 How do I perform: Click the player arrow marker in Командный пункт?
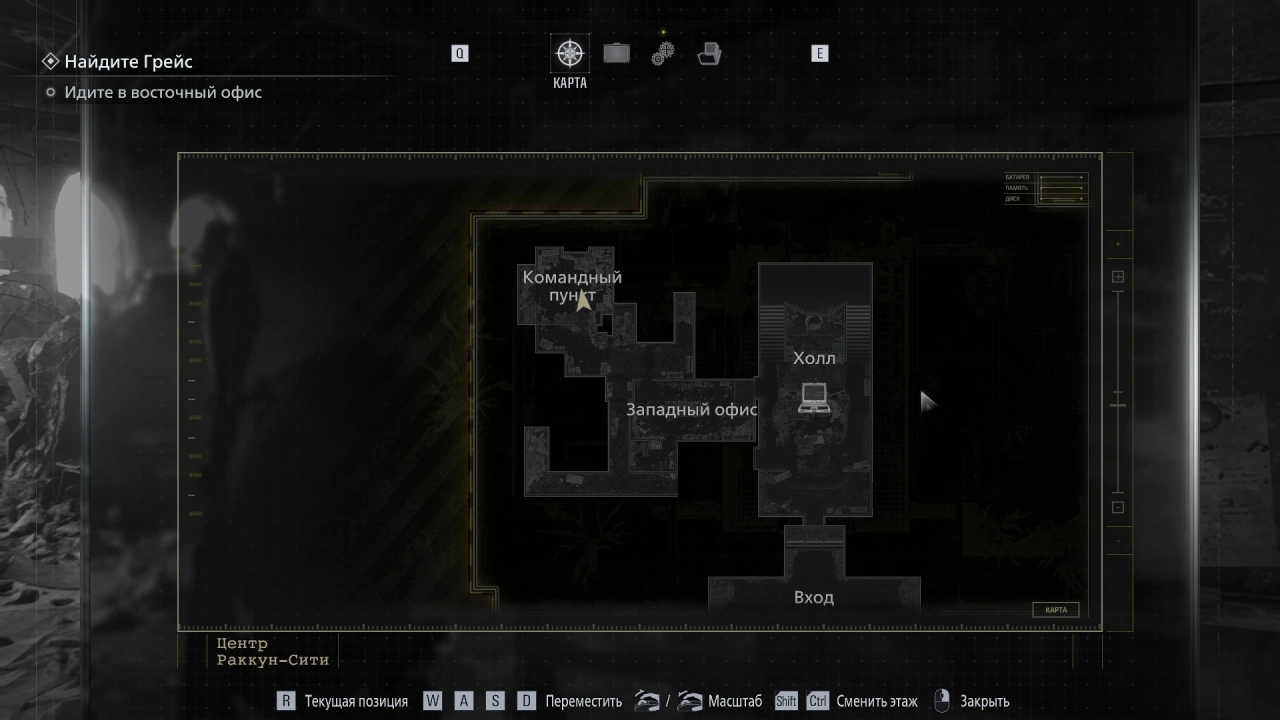coord(583,300)
